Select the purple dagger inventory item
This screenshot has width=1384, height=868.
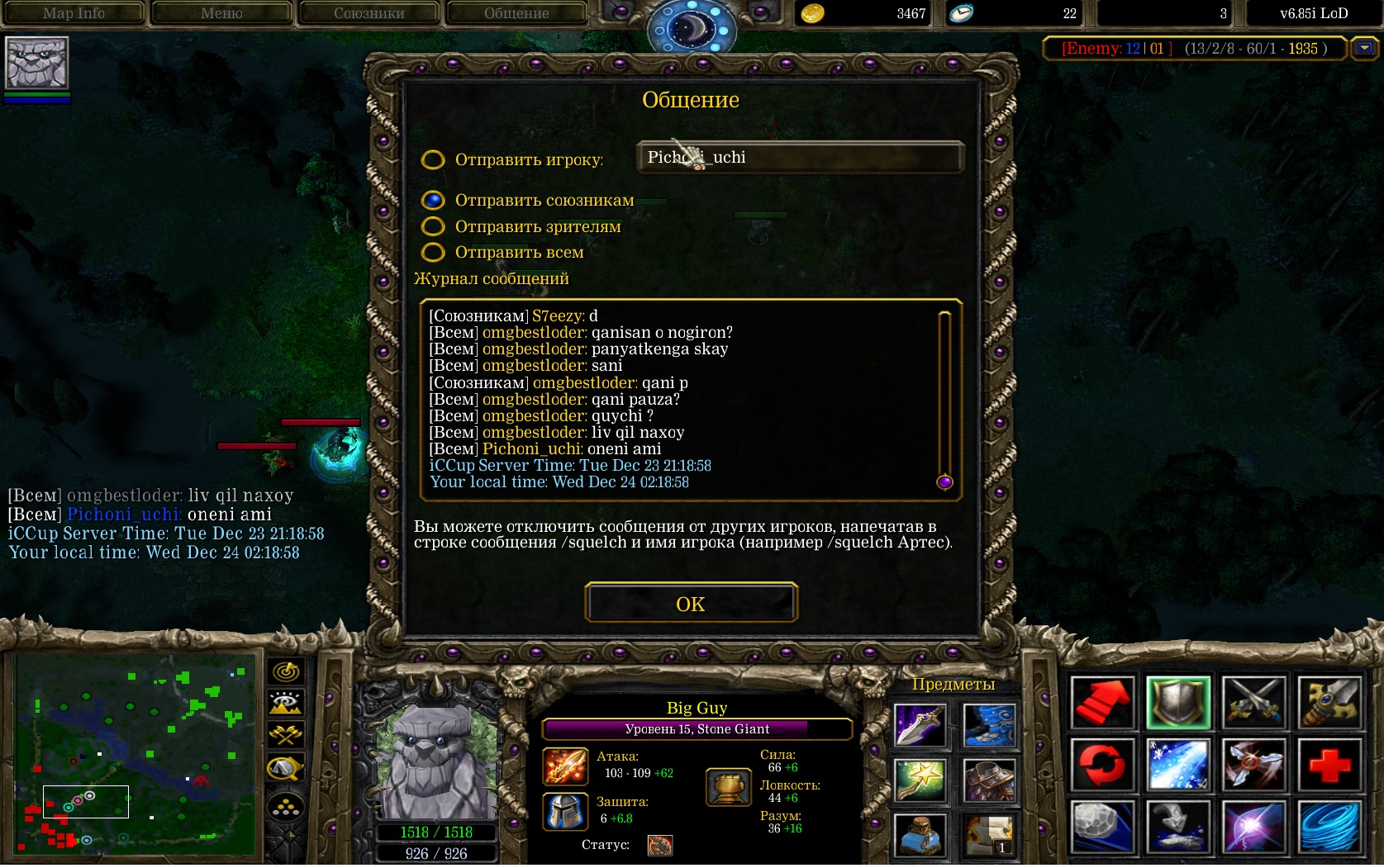(x=920, y=727)
